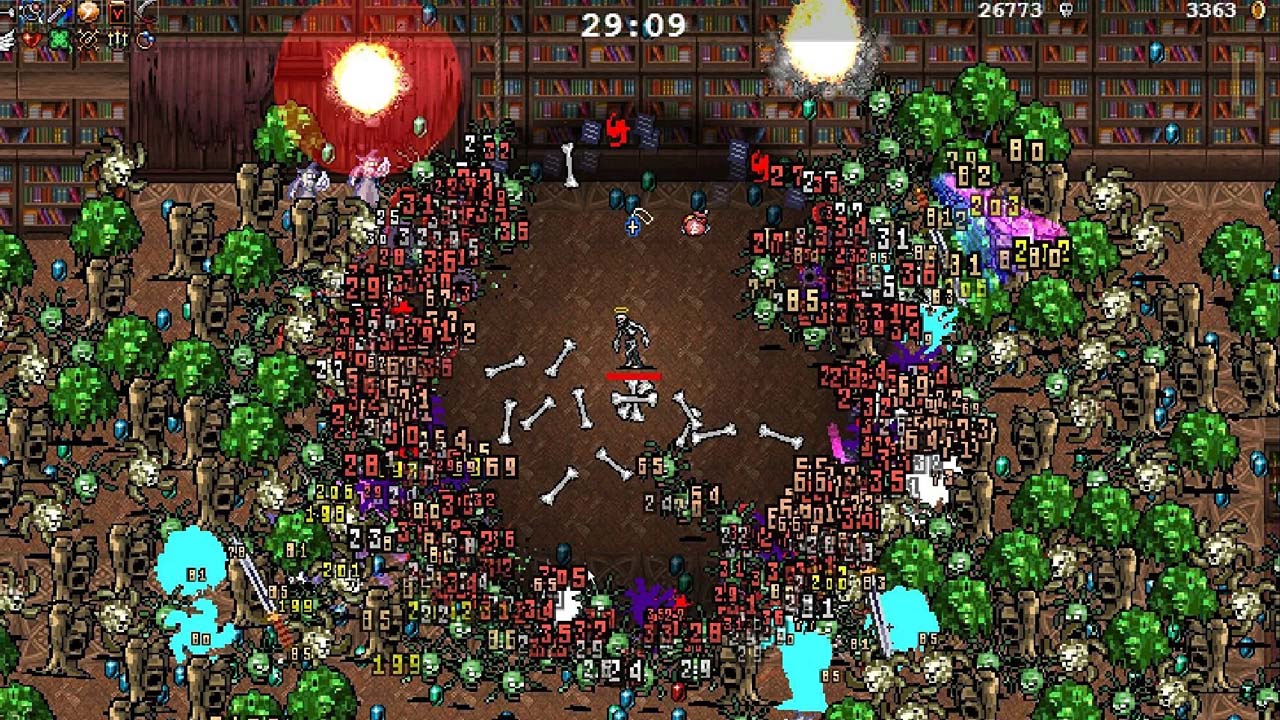Select the Unholy Vespers red V book icon

tap(118, 12)
